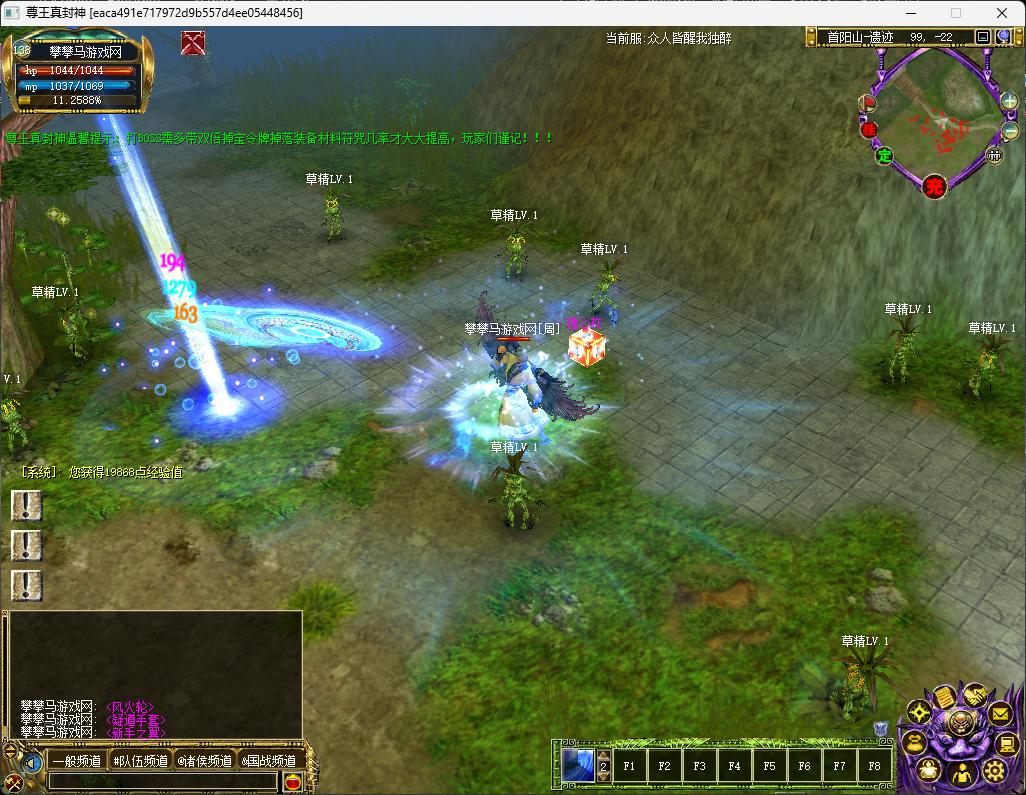Viewport: 1026px width, 795px height.
Task: Switch to the #队伍频道 chat channel
Action: point(140,761)
